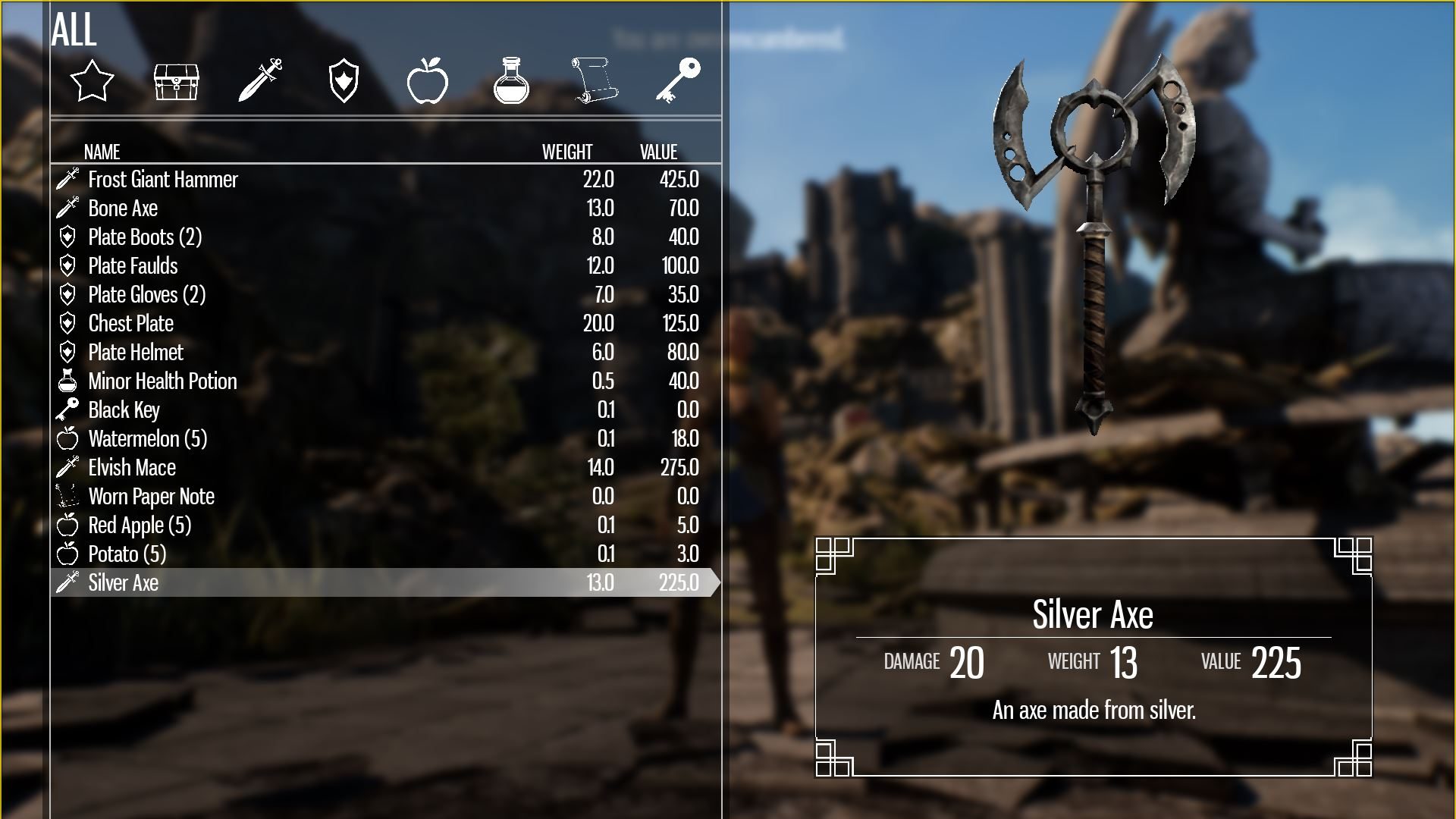Select Minor Health Potion

(x=162, y=381)
